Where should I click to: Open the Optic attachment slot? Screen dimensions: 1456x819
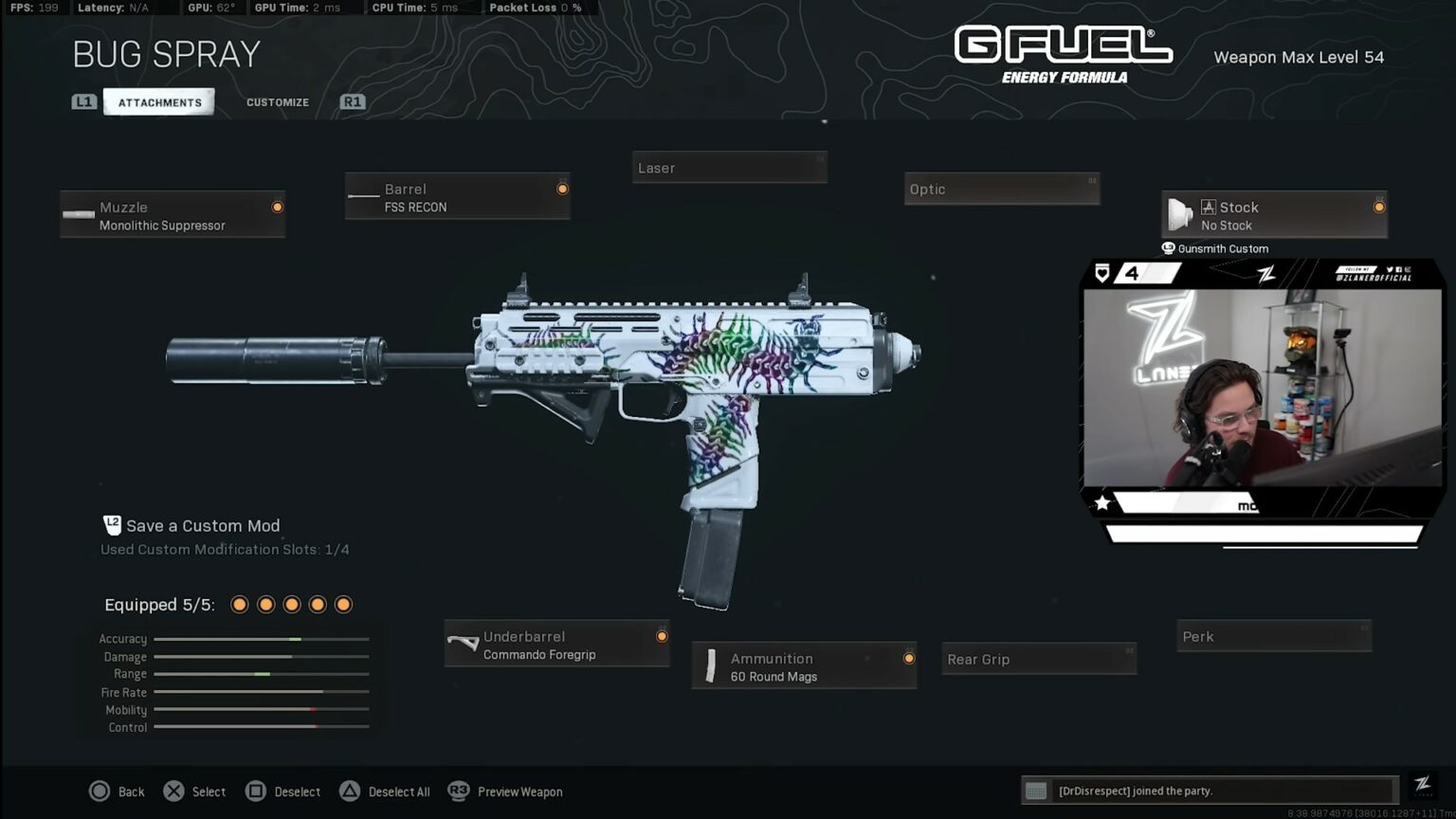click(x=1001, y=188)
